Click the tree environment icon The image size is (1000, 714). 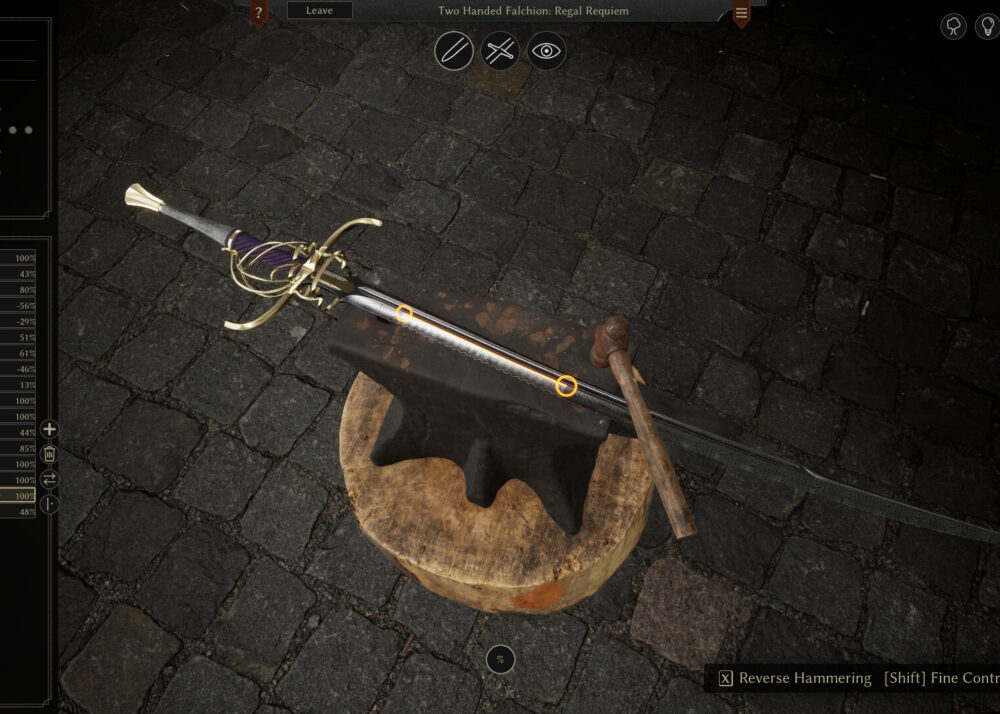pos(954,27)
